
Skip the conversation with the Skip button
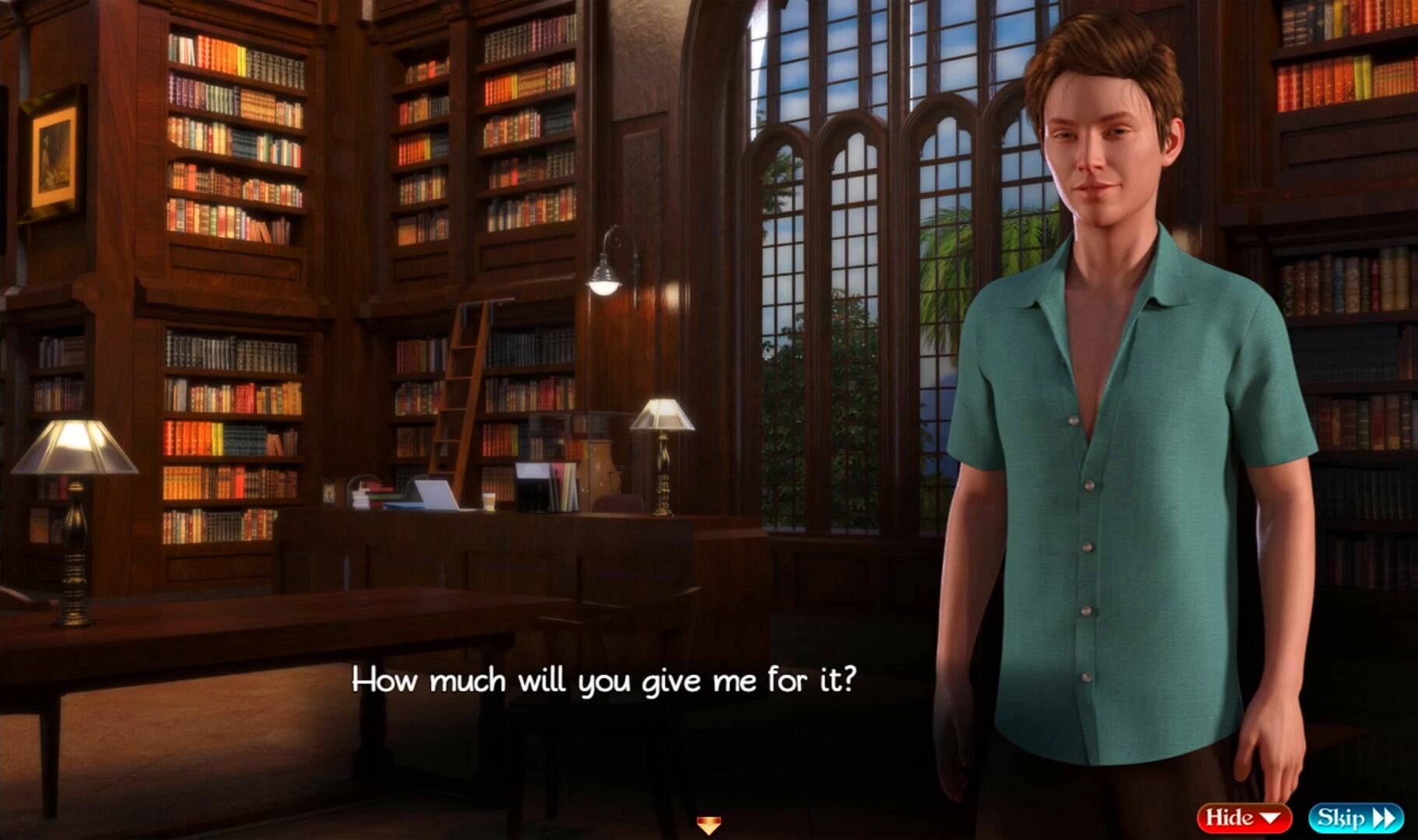(x=1355, y=818)
